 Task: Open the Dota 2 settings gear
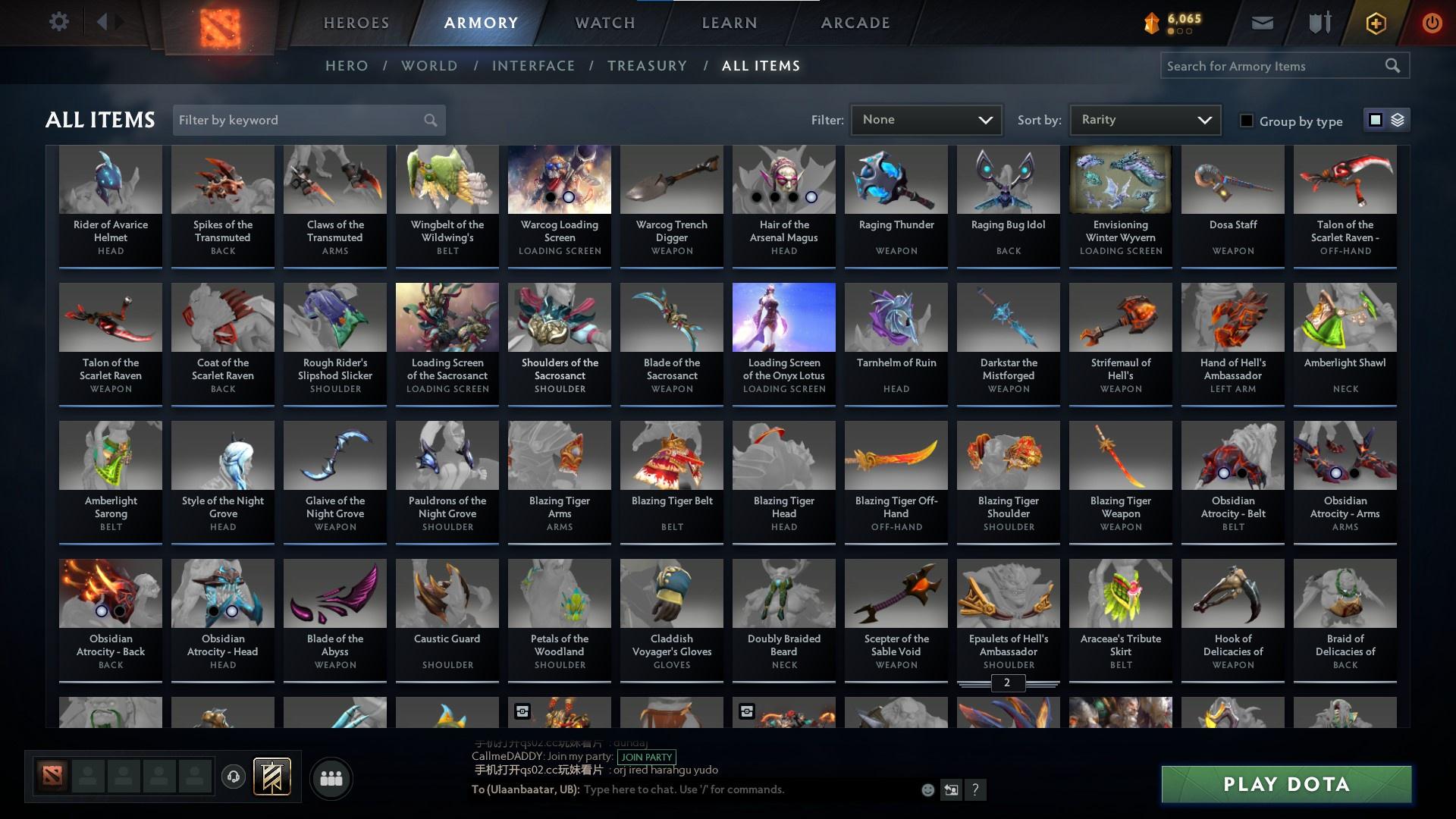click(59, 21)
